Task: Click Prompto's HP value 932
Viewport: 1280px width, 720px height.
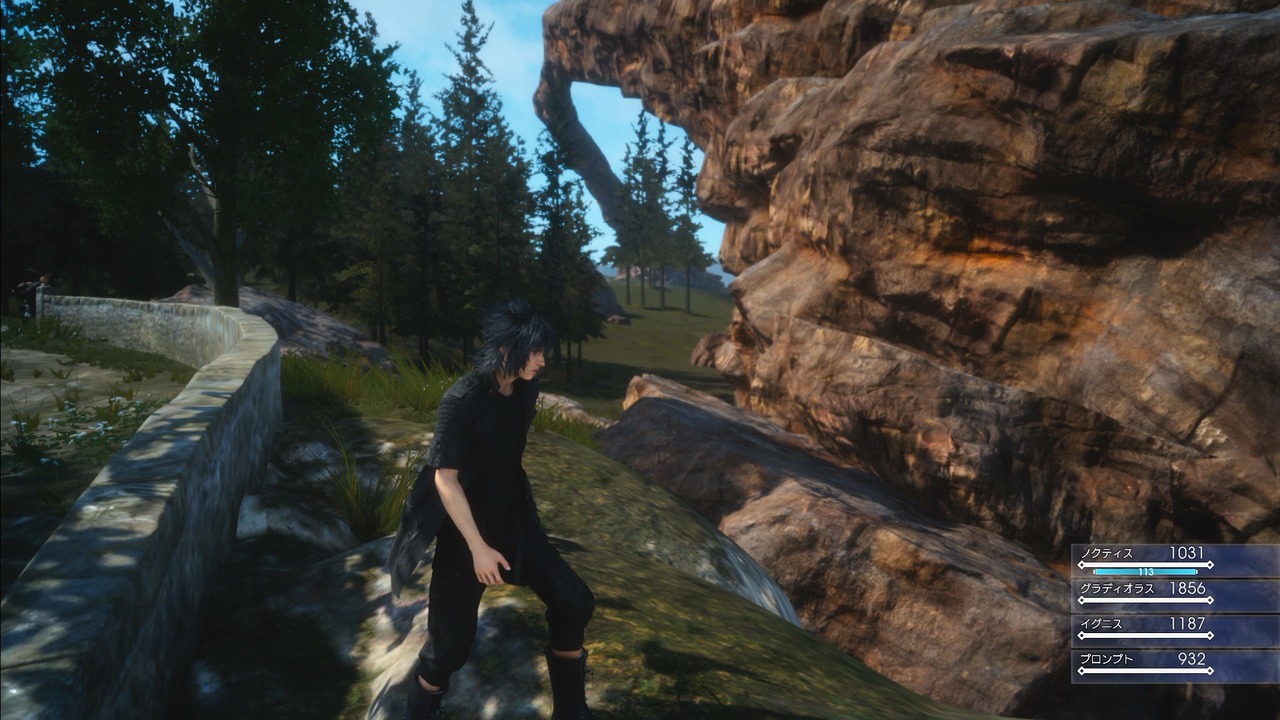Action: [x=1192, y=659]
